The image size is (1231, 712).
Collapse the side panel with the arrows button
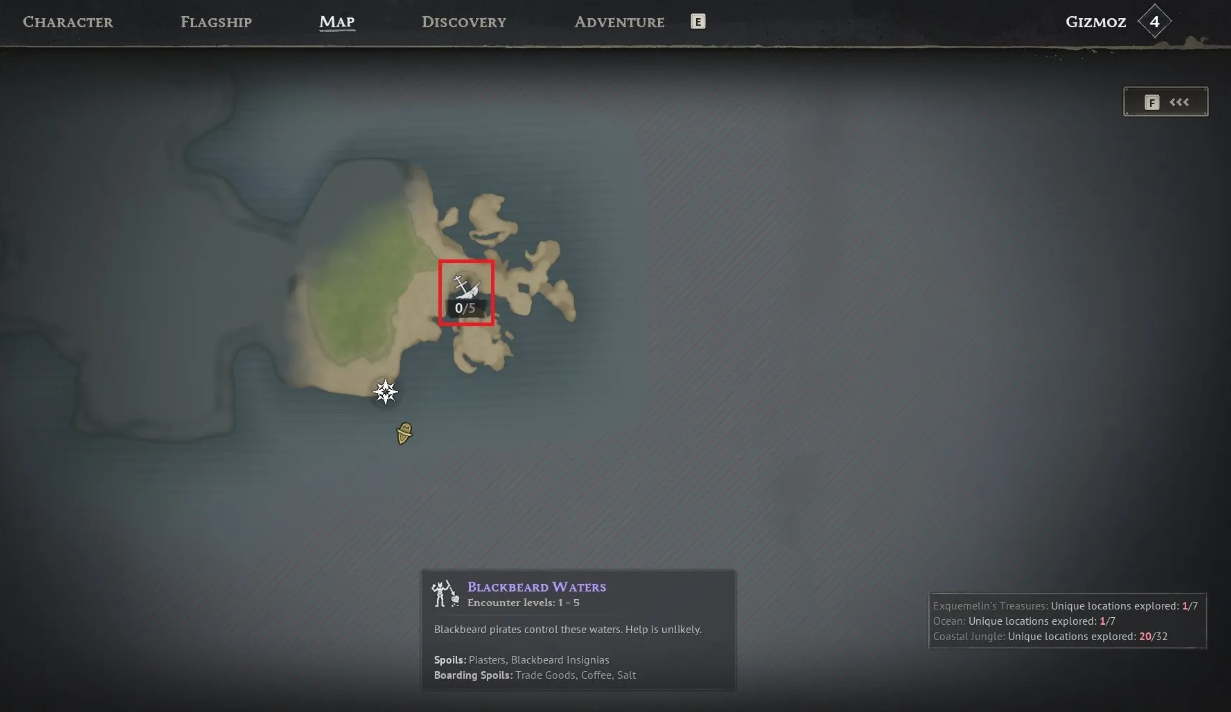point(1166,102)
